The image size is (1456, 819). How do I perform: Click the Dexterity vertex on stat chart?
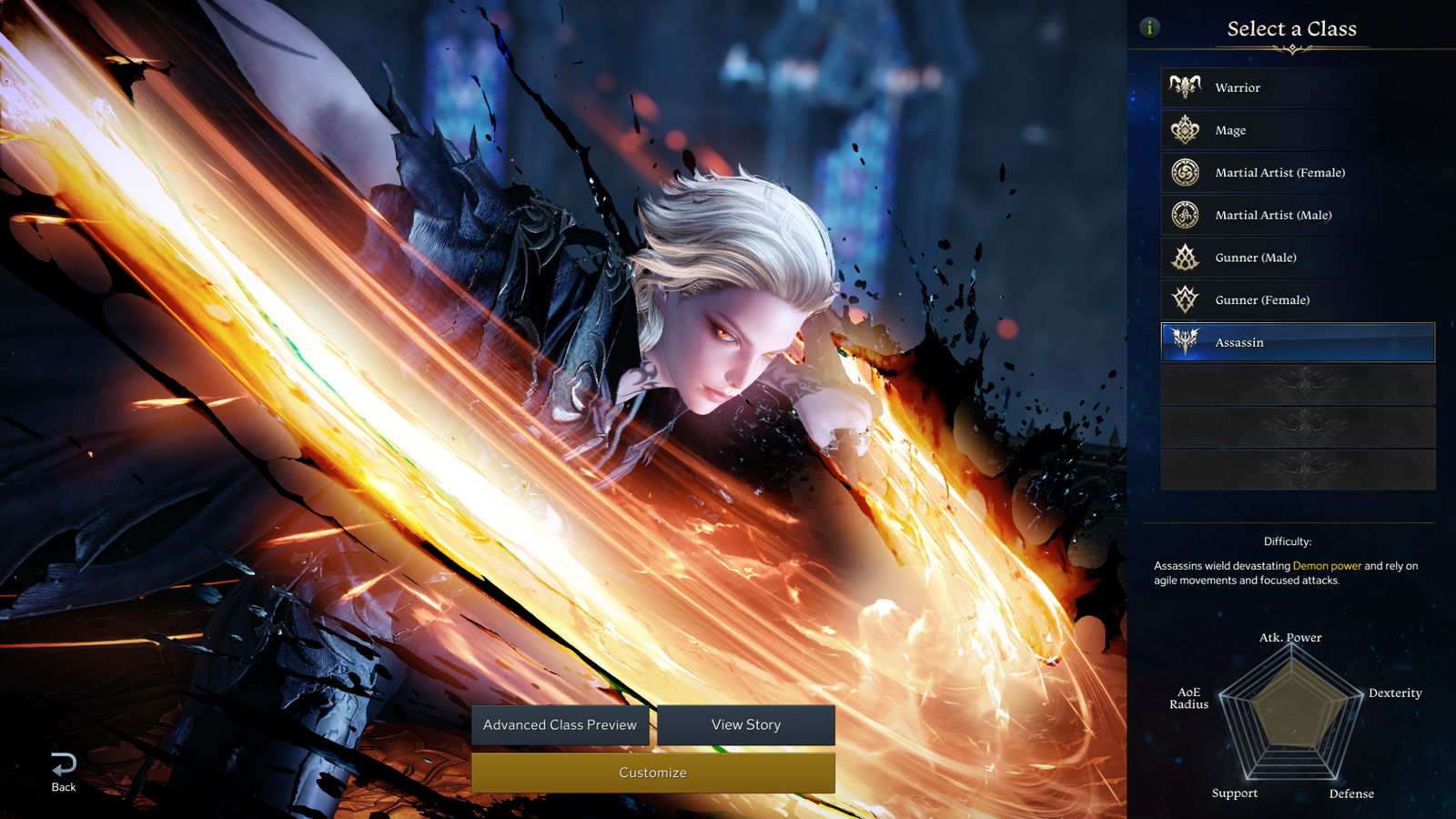click(1396, 693)
